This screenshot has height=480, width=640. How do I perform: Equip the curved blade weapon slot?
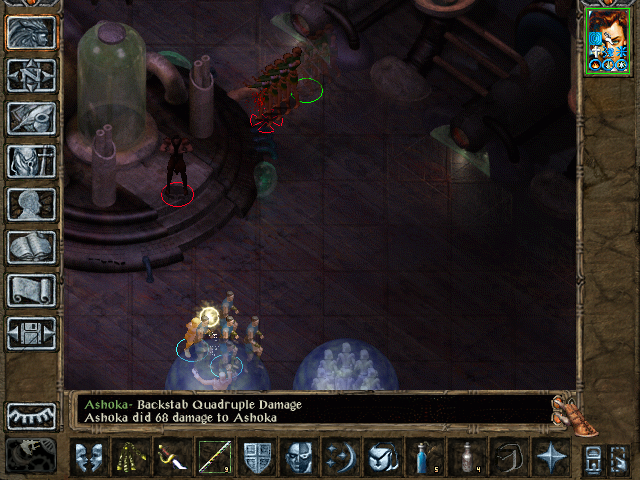172,457
